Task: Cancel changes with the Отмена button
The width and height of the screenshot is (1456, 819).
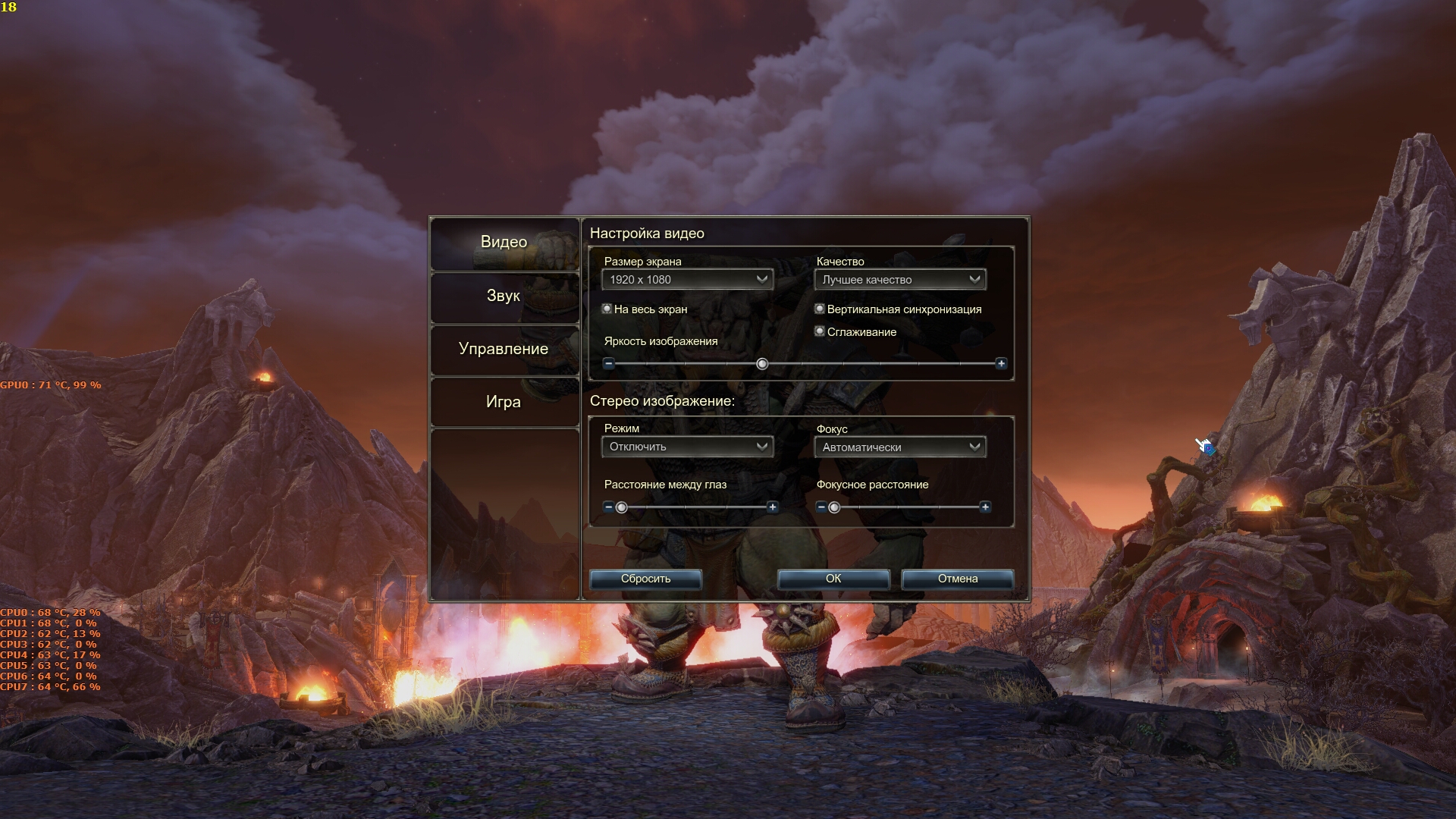Action: pos(958,579)
